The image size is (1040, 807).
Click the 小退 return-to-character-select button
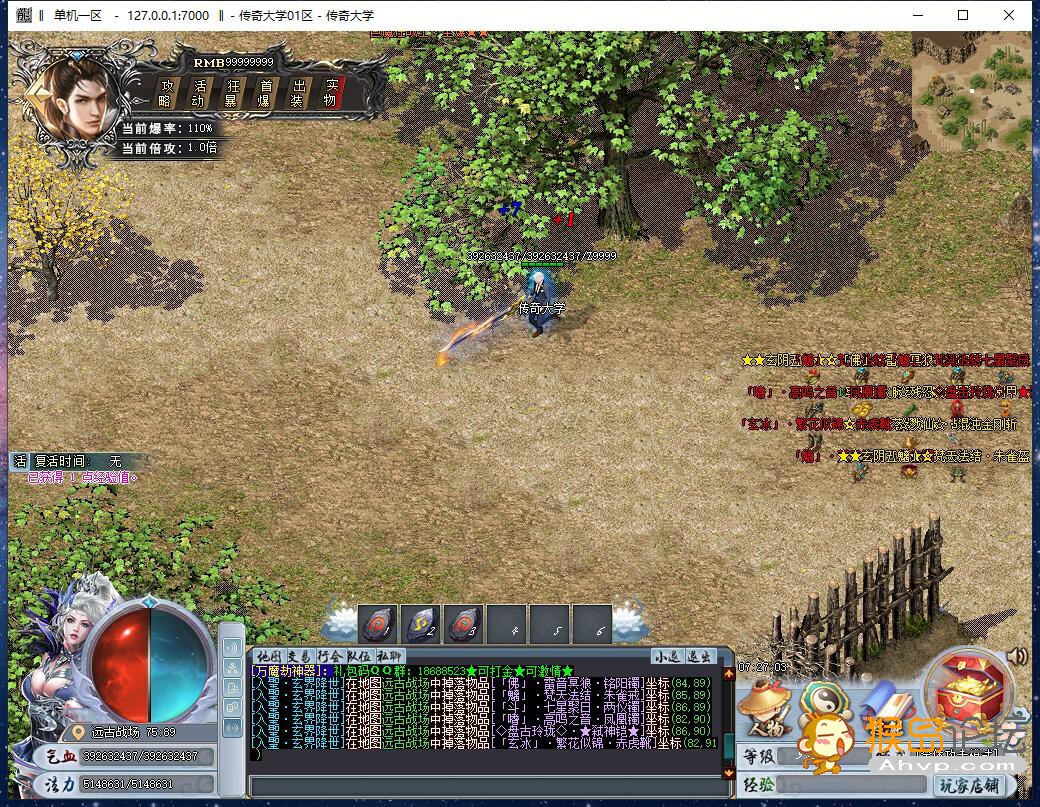click(x=666, y=656)
